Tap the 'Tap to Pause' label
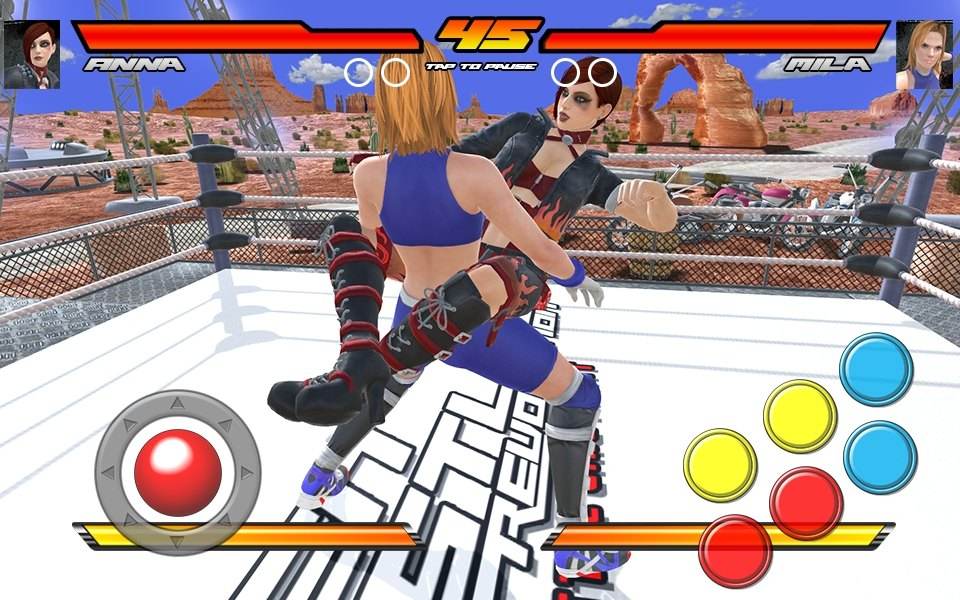This screenshot has width=960, height=600. tap(481, 67)
